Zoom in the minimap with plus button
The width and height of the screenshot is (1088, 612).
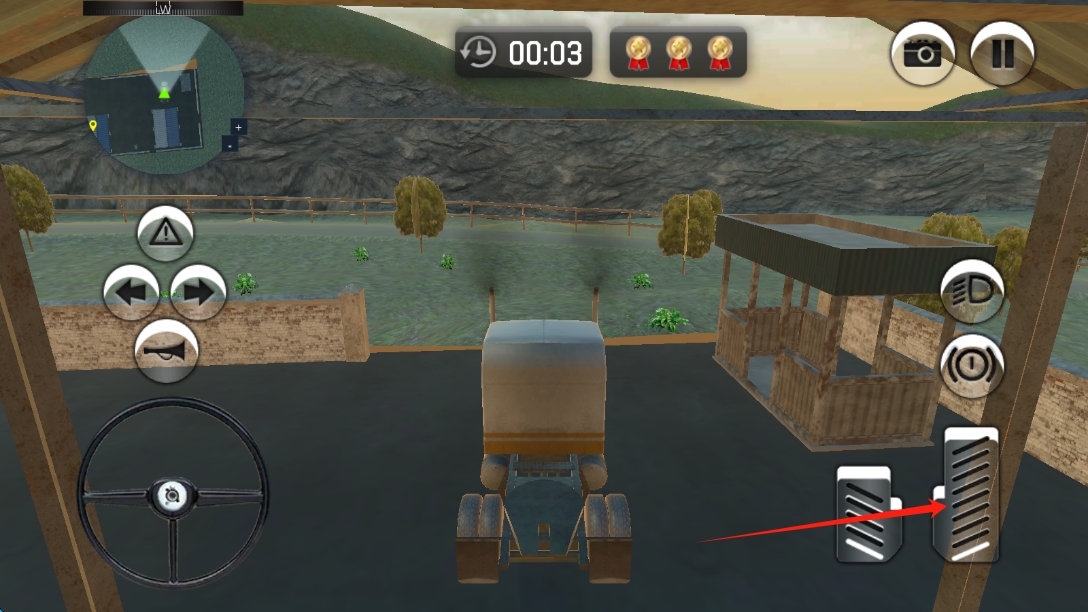tap(238, 127)
